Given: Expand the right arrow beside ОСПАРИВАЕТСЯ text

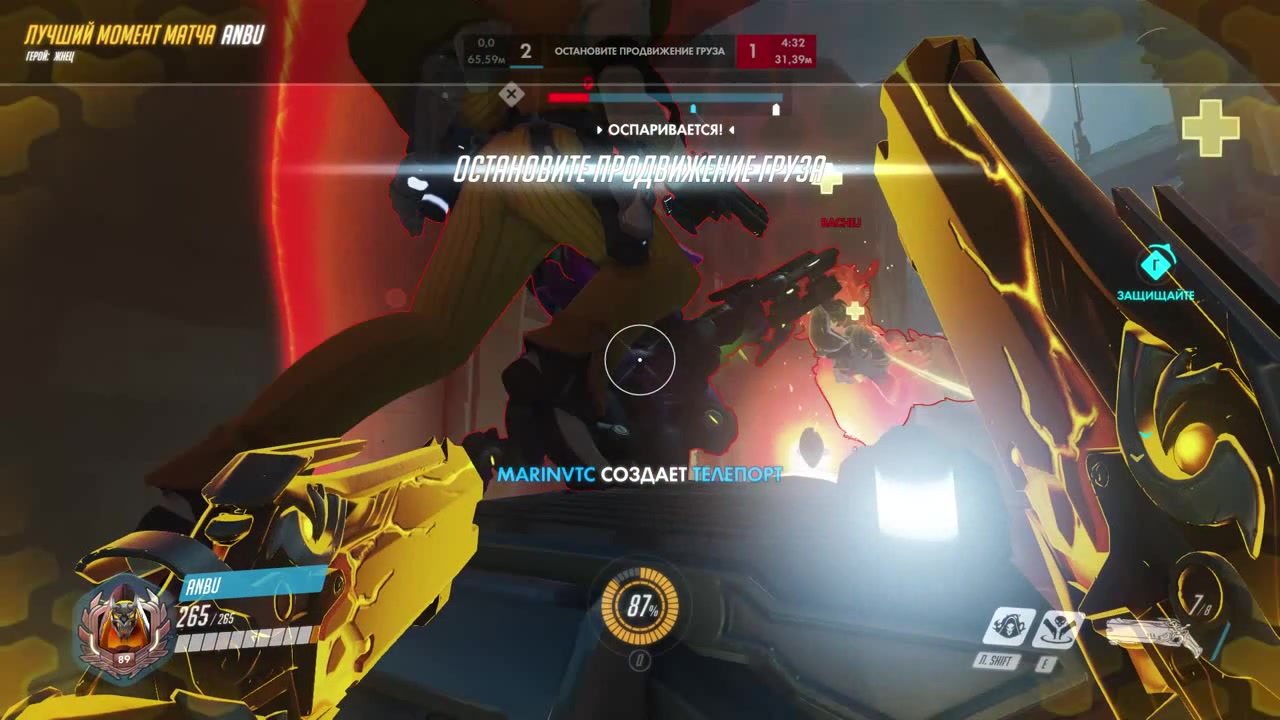Looking at the screenshot, I should (x=730, y=130).
